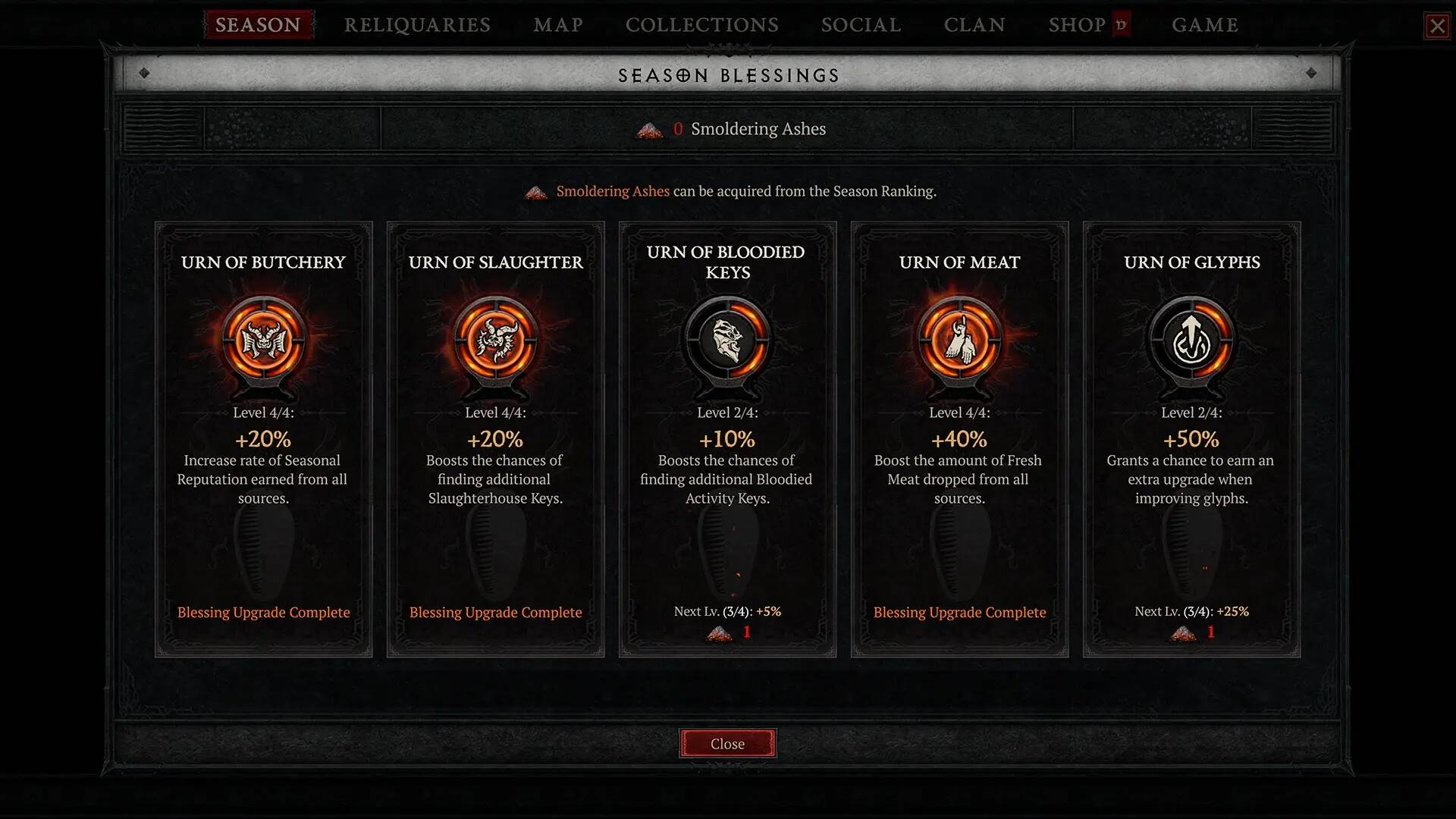Viewport: 1456px width, 819px height.
Task: Switch to the Season tab
Action: [258, 25]
